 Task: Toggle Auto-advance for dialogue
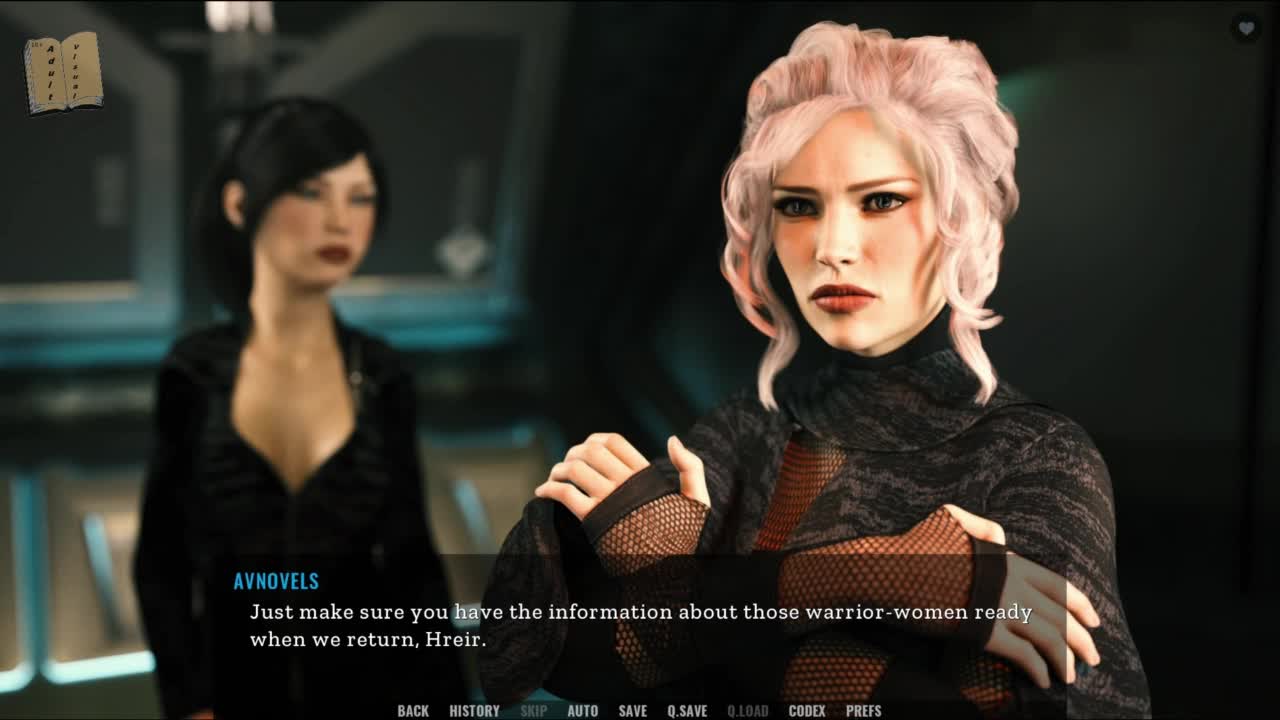pos(582,711)
